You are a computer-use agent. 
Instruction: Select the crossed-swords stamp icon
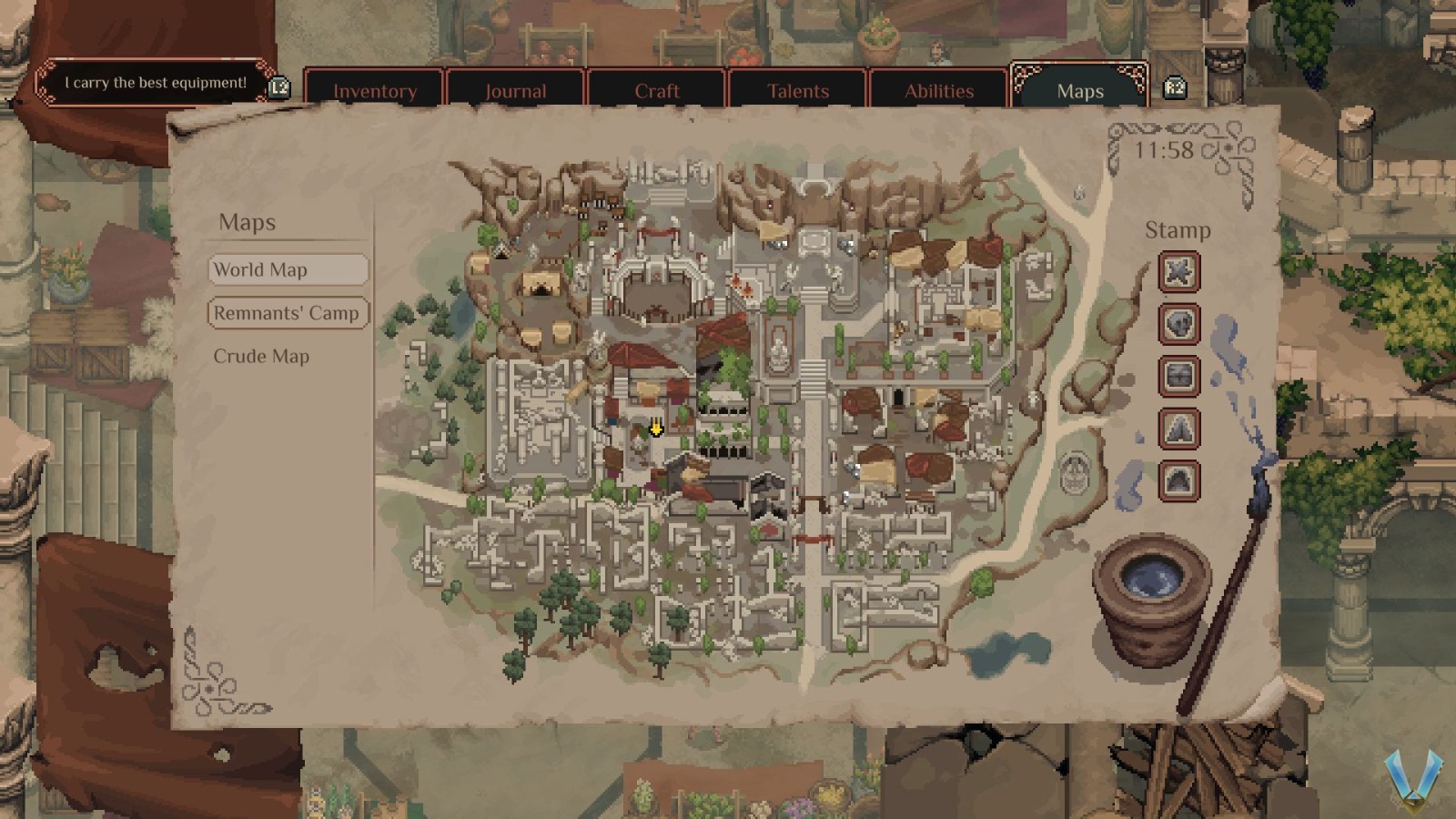coord(1178,272)
